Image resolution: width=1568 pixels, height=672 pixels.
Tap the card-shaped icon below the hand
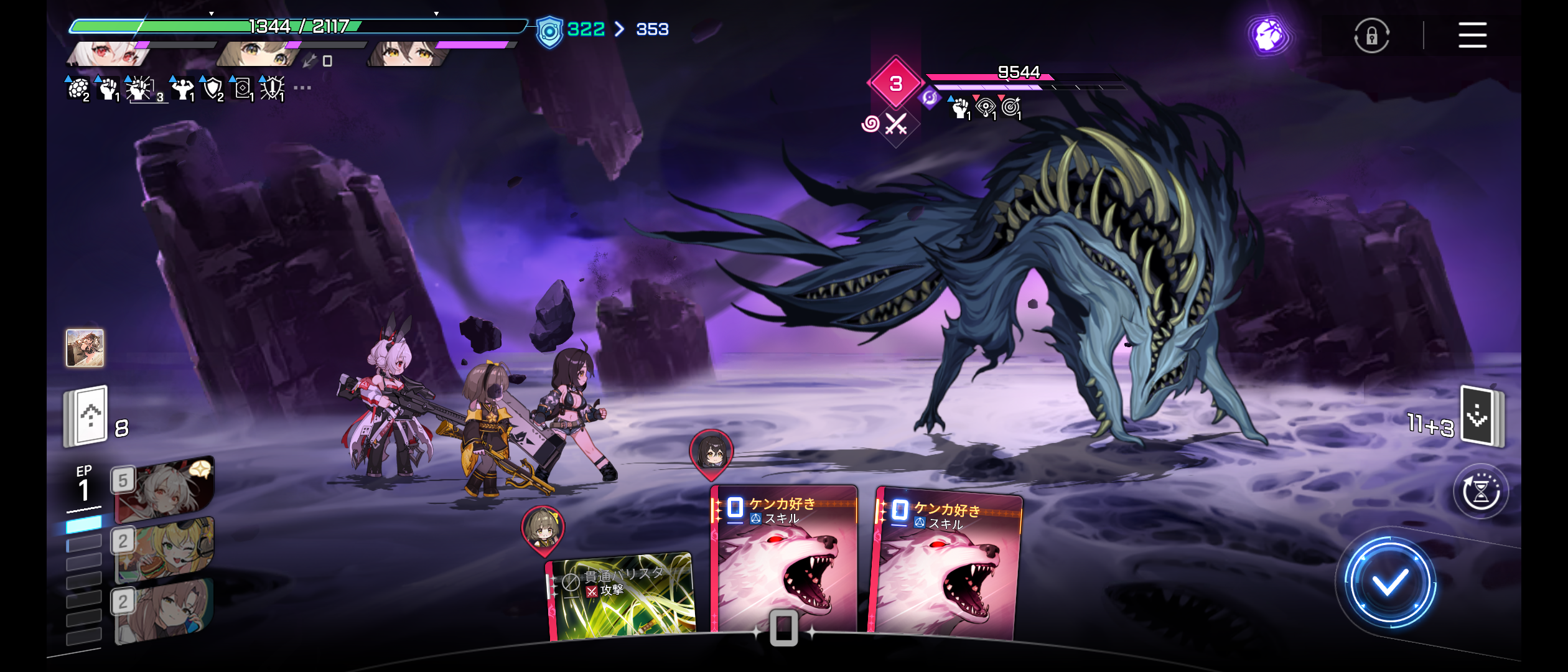pos(783,628)
